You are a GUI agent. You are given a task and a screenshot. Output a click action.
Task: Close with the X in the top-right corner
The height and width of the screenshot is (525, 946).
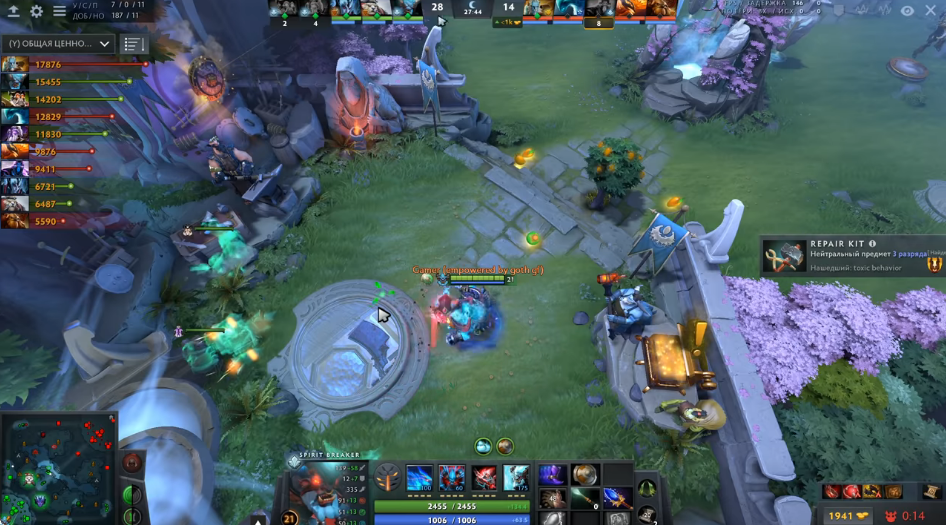click(930, 11)
